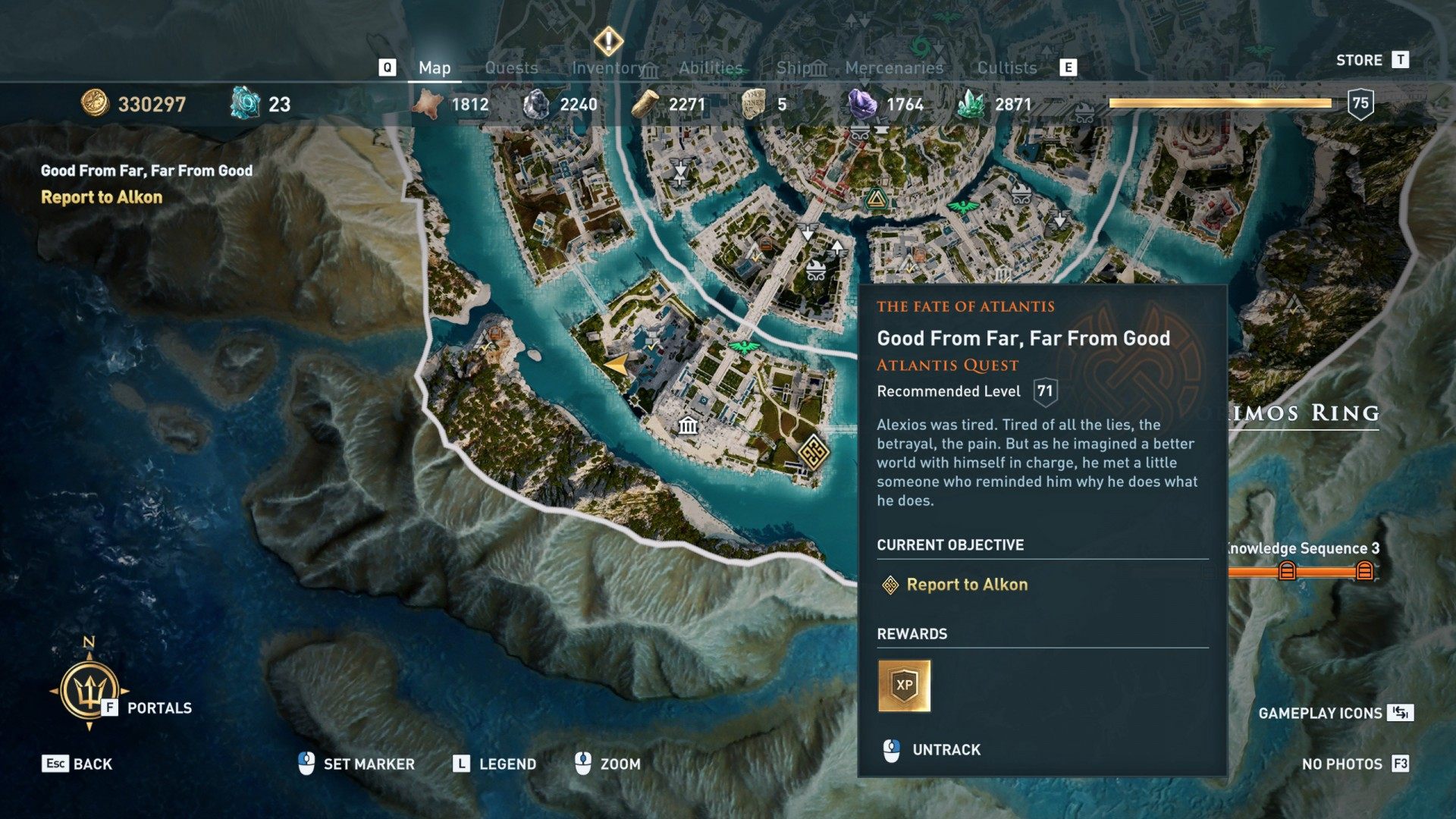The width and height of the screenshot is (1456, 819).
Task: Select the Ship tab
Action: (x=794, y=67)
